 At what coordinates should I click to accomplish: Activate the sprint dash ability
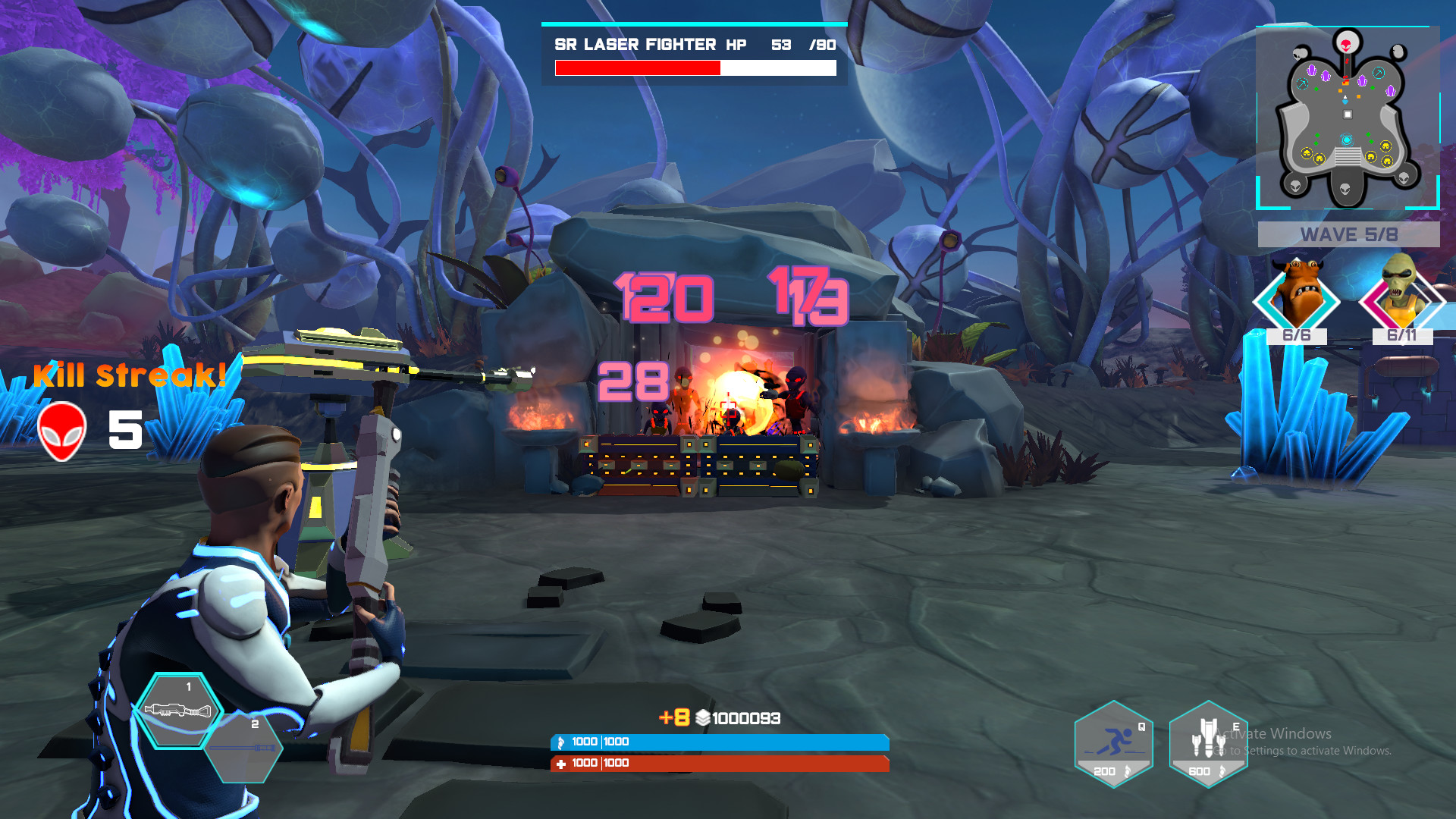point(1113,745)
